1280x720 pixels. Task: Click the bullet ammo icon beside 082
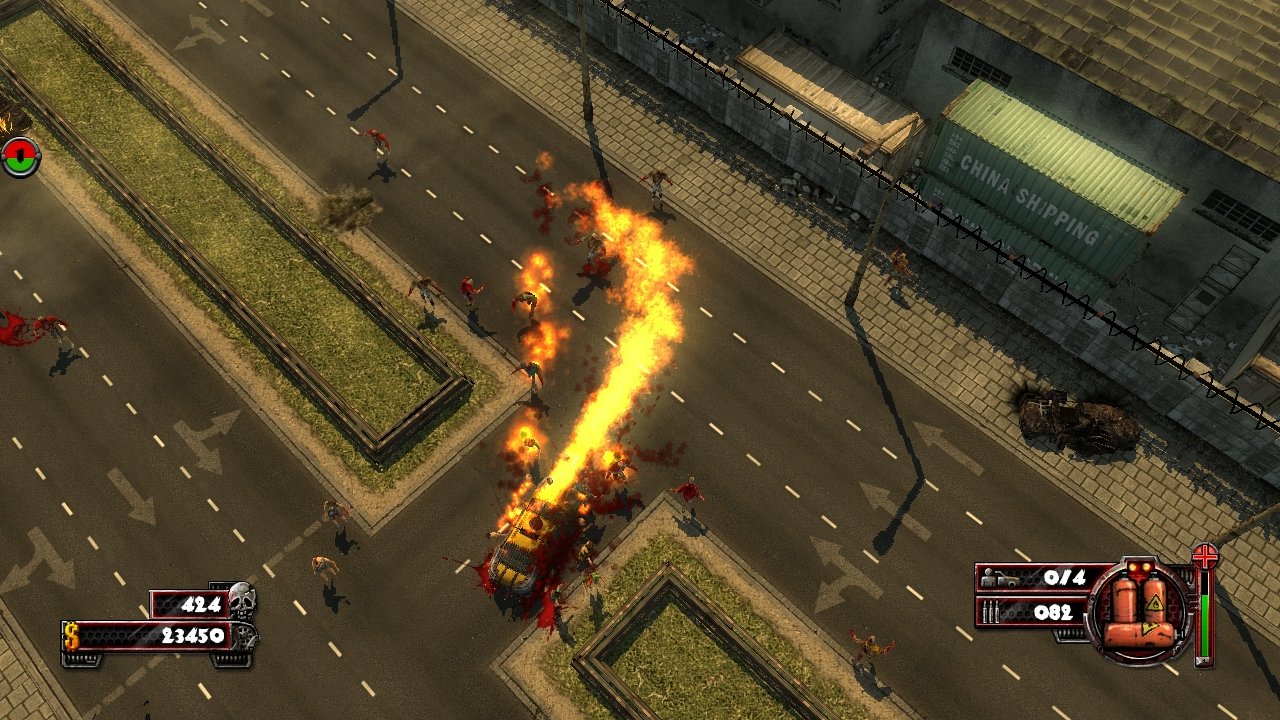click(x=990, y=611)
